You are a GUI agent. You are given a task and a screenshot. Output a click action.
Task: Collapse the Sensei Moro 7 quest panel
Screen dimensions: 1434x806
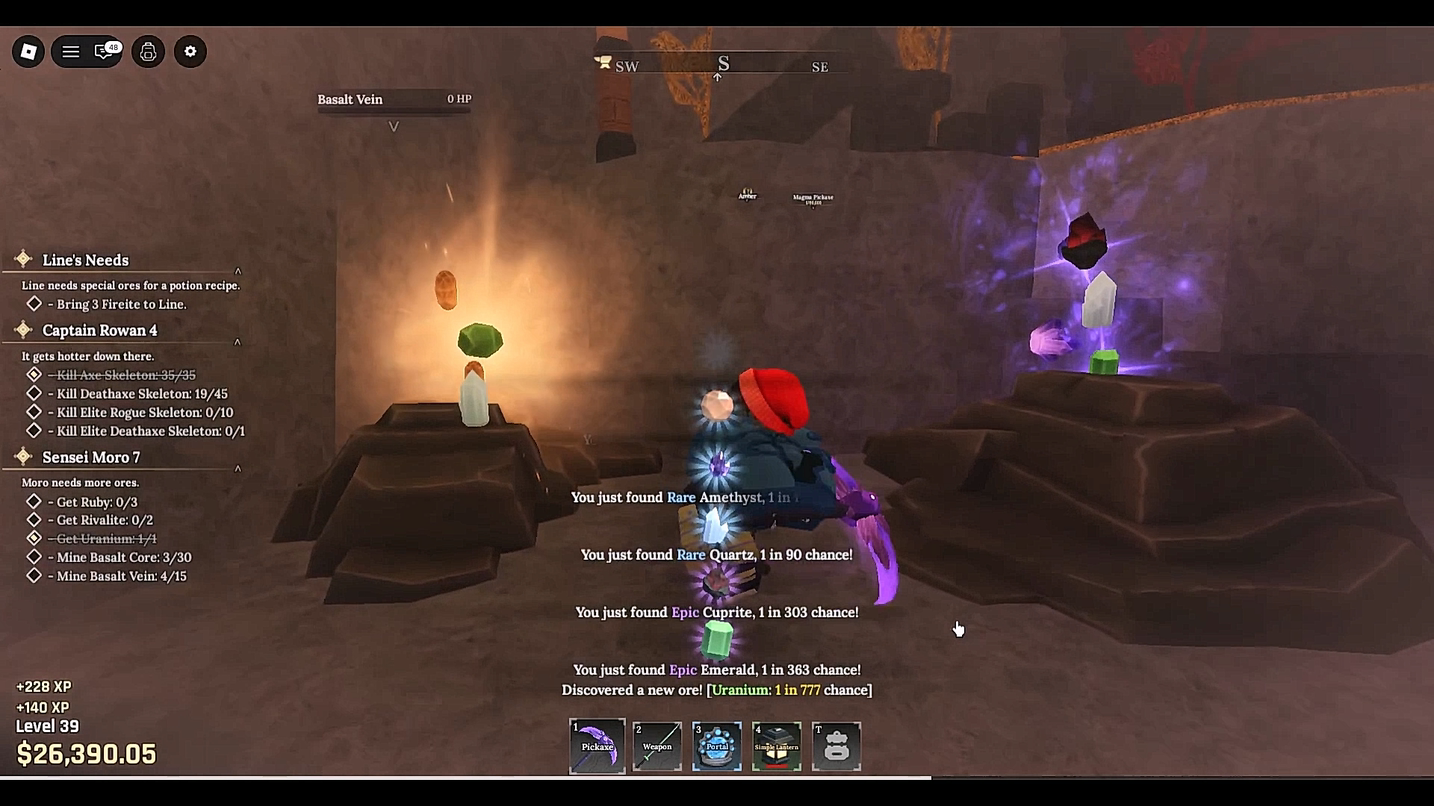[237, 467]
